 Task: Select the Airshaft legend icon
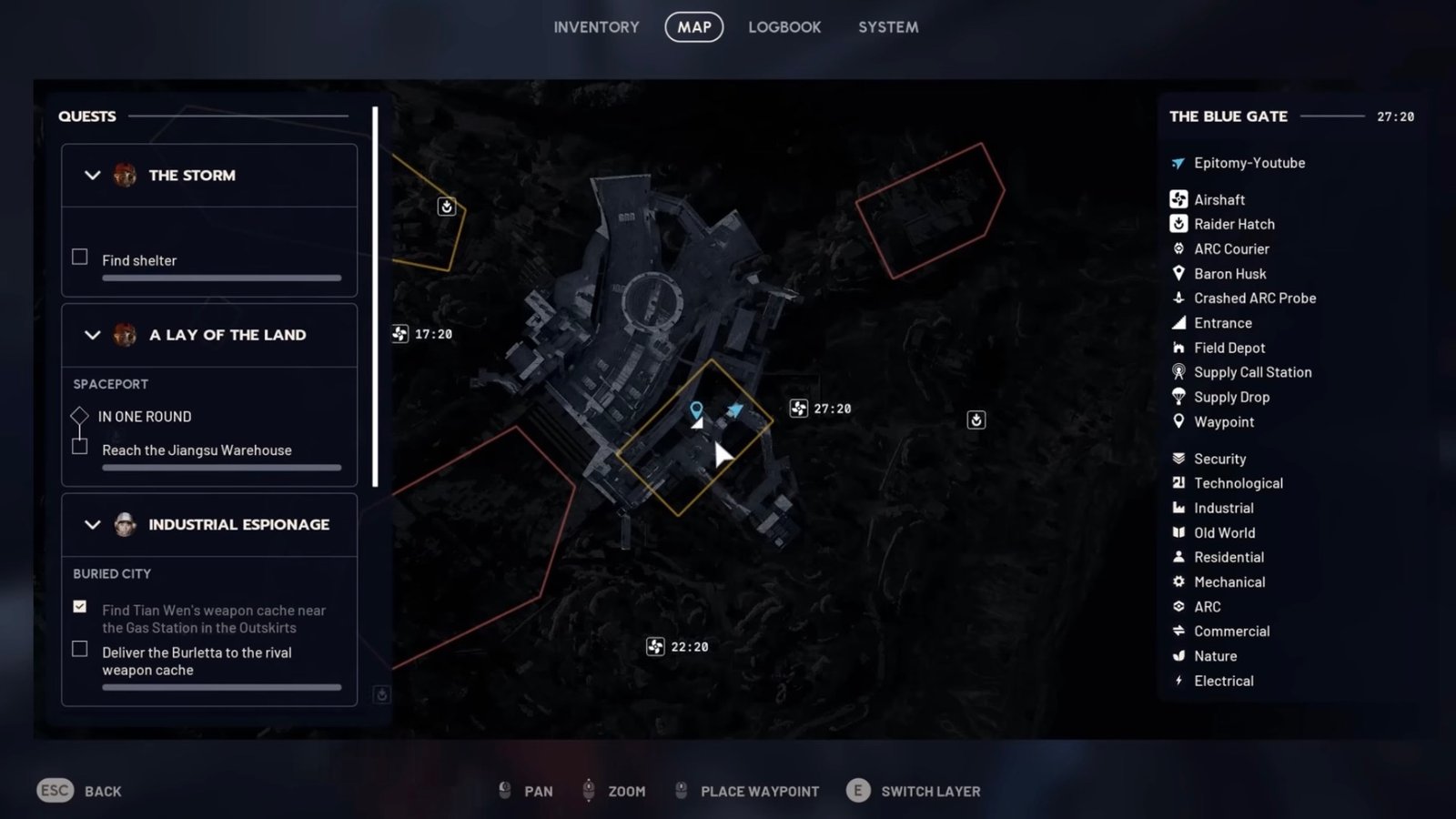point(1178,198)
